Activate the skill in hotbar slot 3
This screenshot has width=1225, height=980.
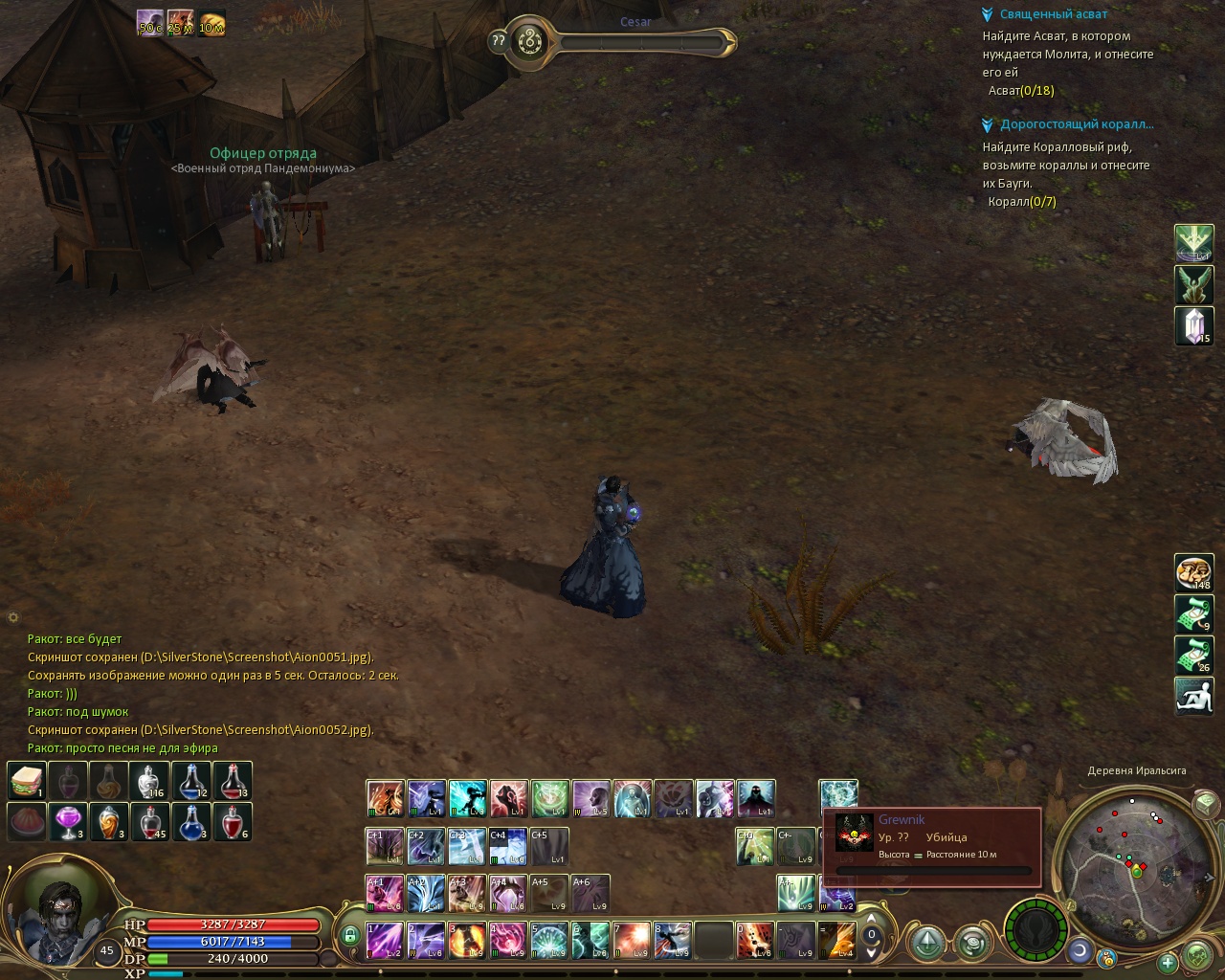point(467,940)
